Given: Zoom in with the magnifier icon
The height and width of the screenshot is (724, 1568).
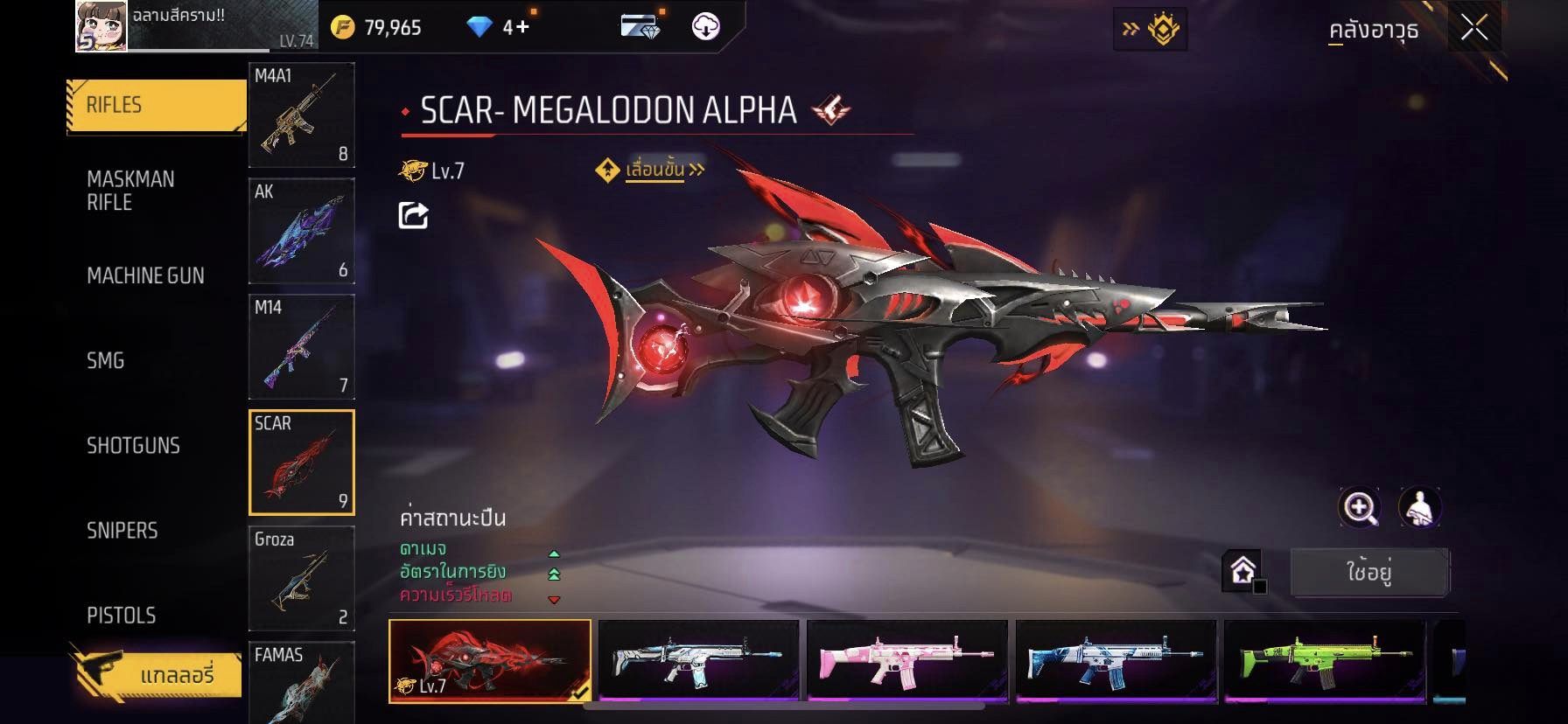Looking at the screenshot, I should pos(1360,507).
